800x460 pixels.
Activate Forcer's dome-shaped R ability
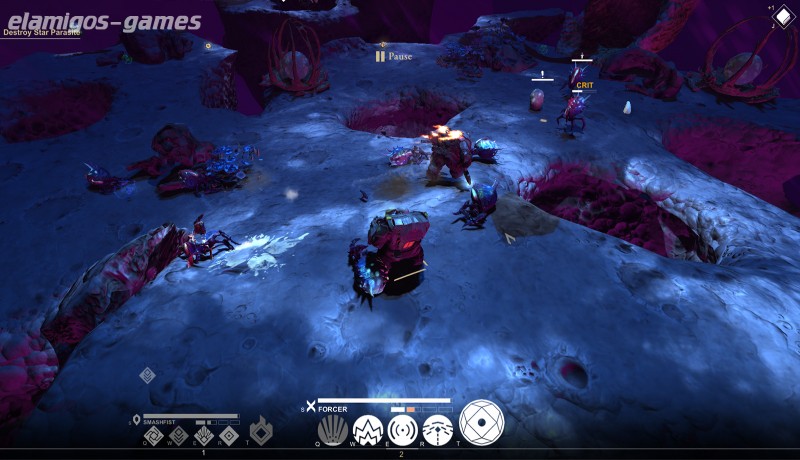point(437,430)
